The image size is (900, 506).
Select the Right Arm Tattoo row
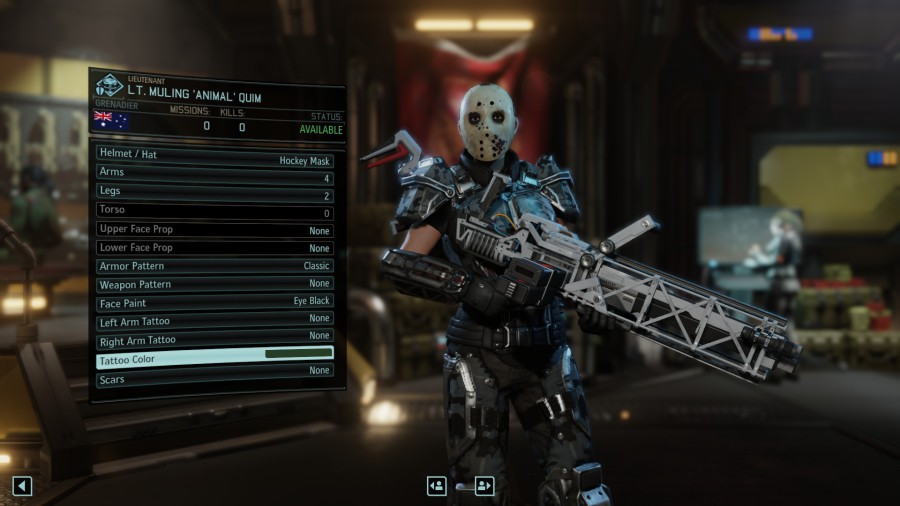pyautogui.click(x=214, y=340)
